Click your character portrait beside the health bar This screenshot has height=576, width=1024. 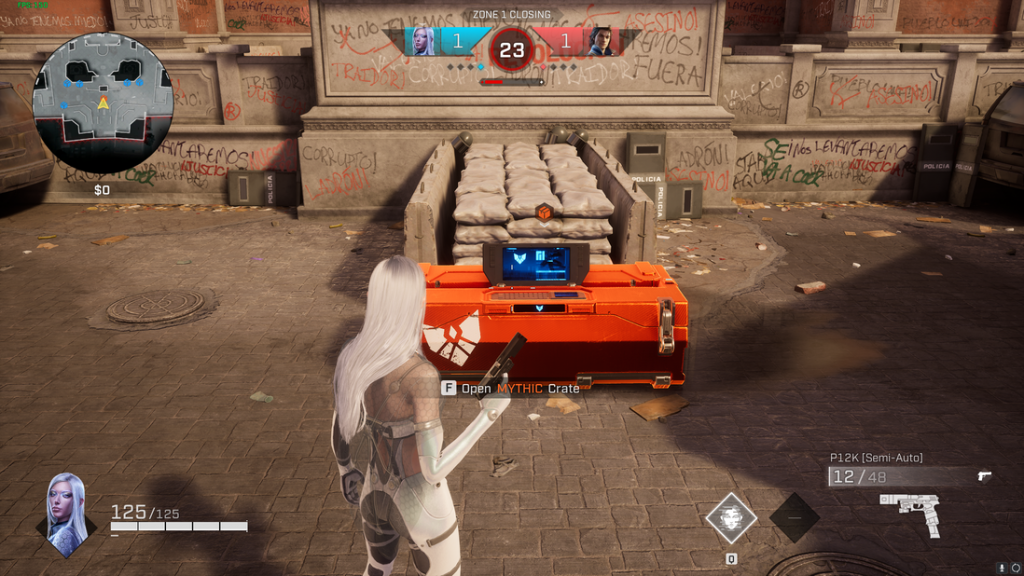[x=67, y=514]
